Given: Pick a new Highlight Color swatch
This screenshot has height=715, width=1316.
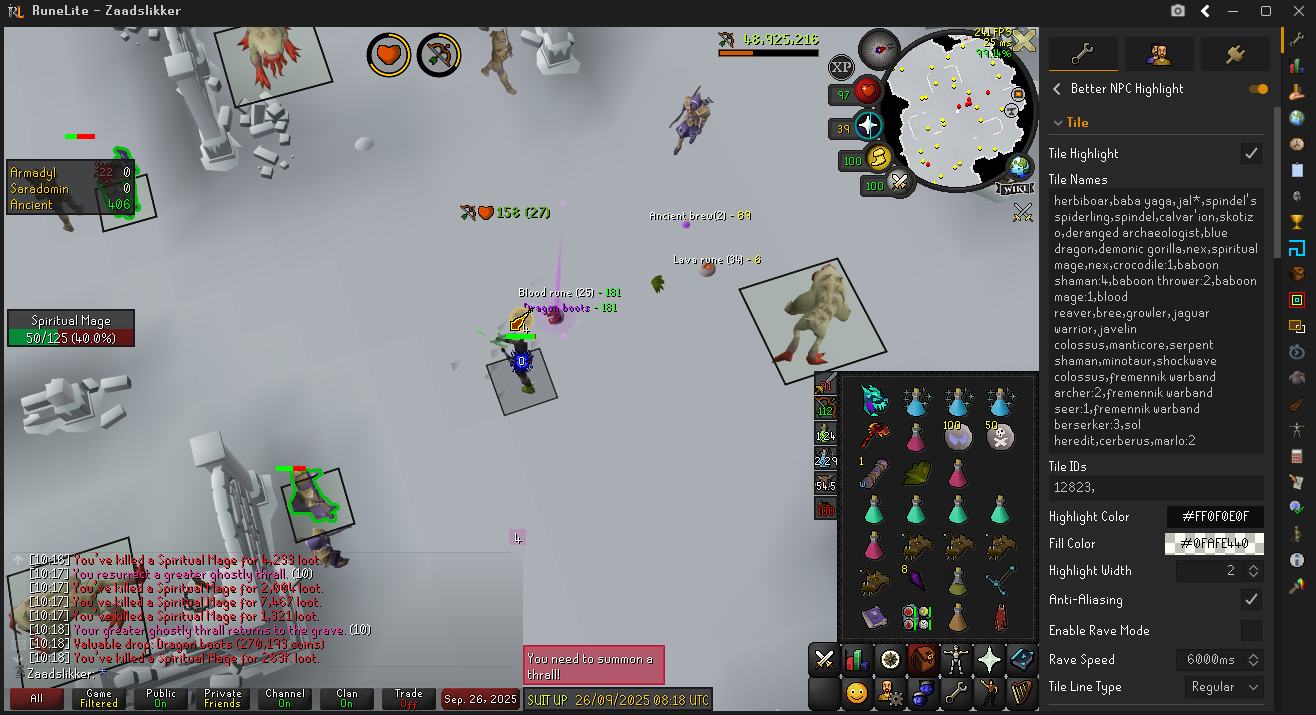Looking at the screenshot, I should coord(1215,517).
